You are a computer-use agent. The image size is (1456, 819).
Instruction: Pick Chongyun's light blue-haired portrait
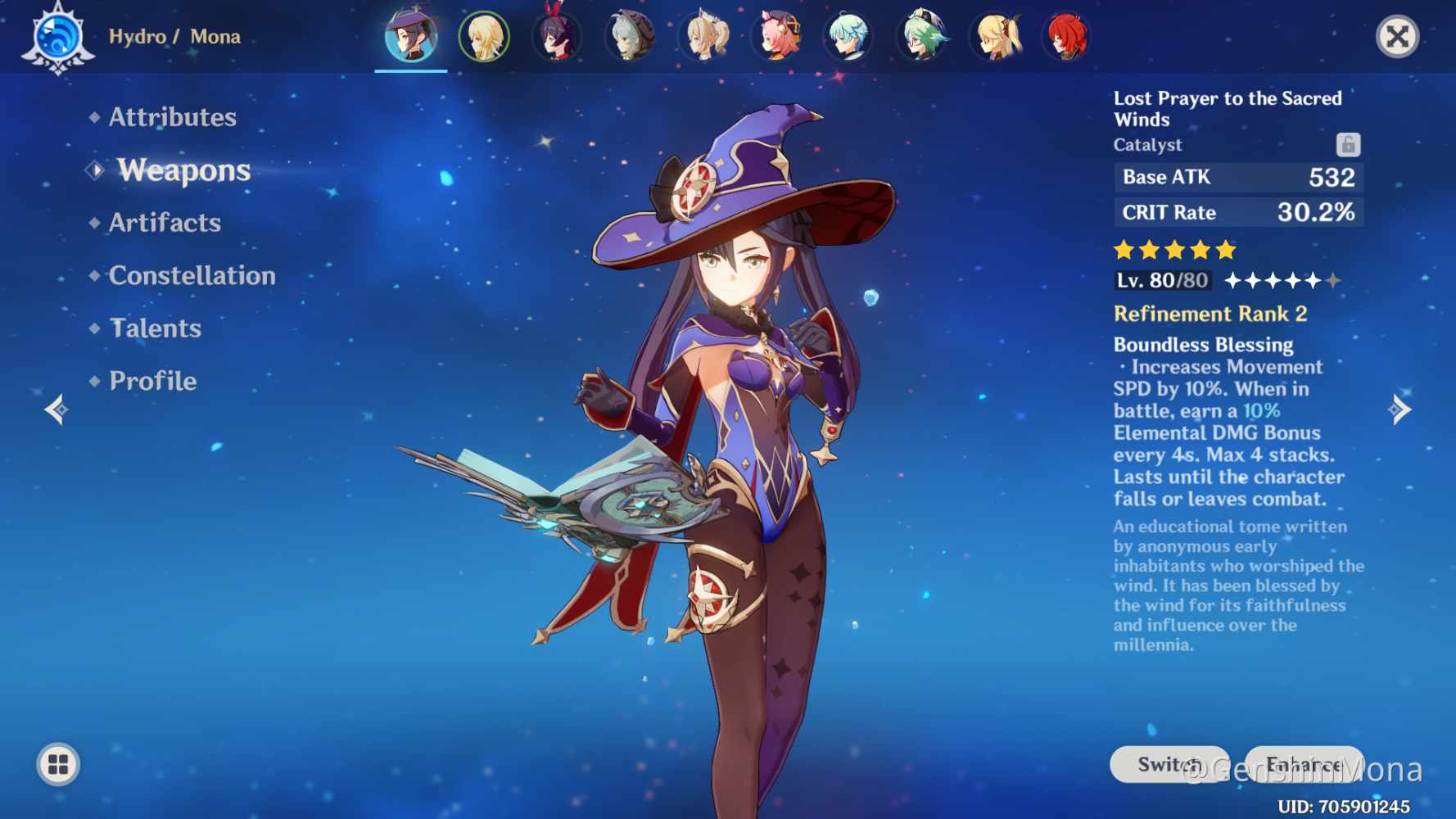coord(848,37)
